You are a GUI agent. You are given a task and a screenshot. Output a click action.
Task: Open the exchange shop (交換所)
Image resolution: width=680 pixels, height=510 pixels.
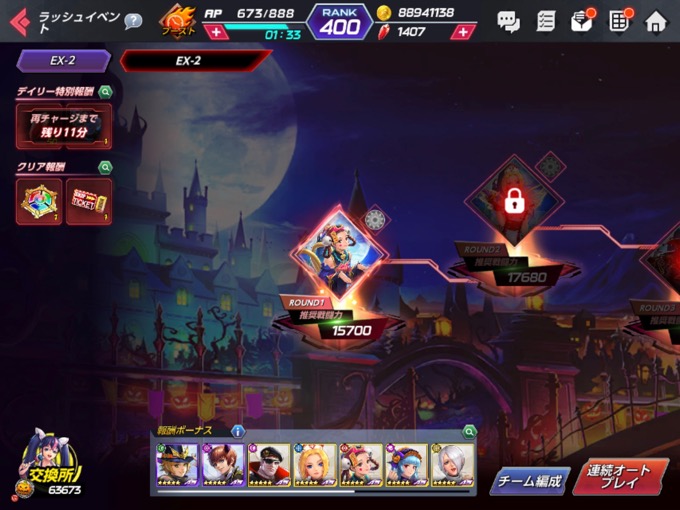50,468
